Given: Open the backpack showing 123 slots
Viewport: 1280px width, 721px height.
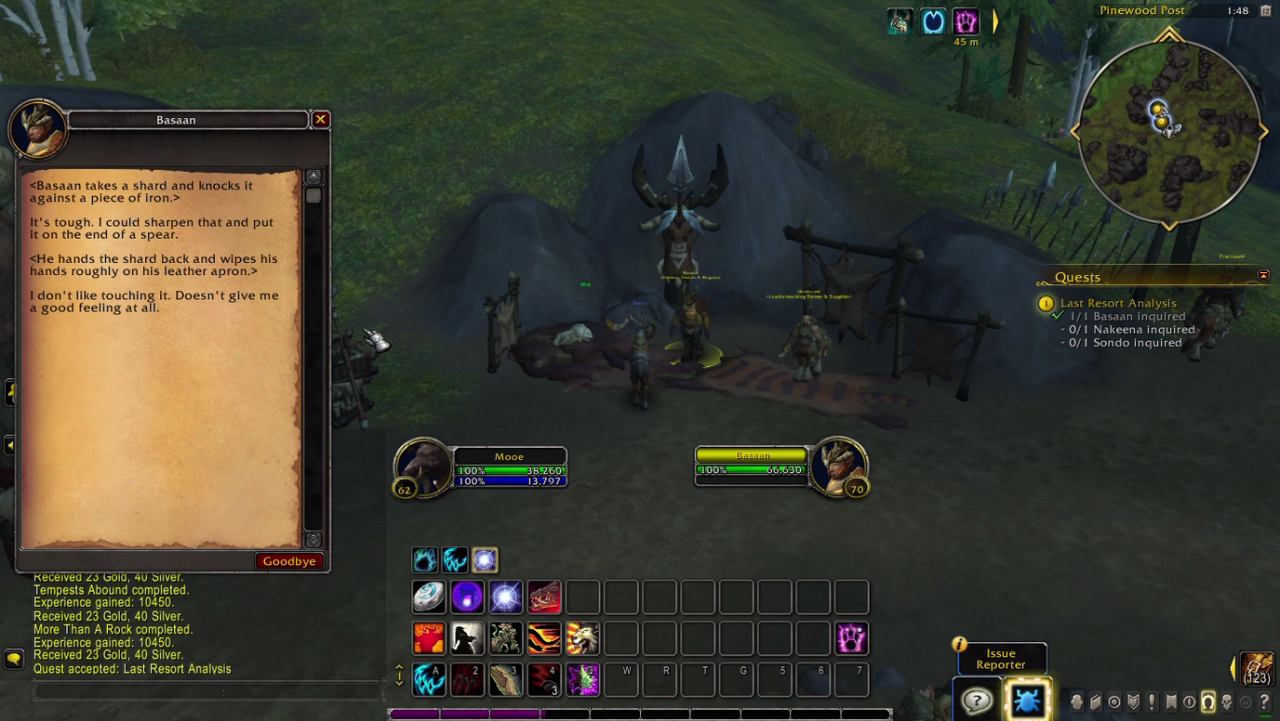Looking at the screenshot, I should (x=1256, y=668).
